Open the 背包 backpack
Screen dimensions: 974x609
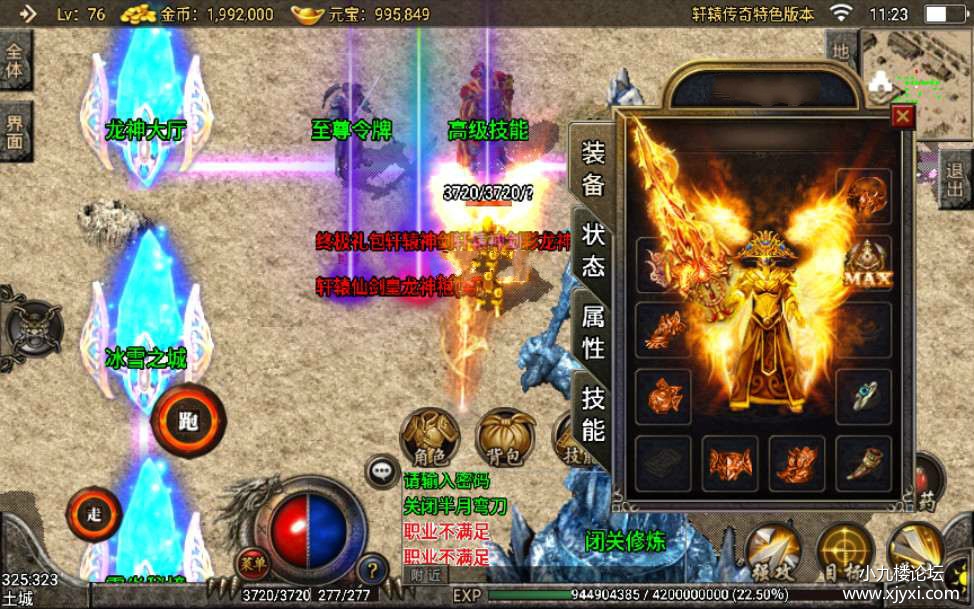(505, 437)
